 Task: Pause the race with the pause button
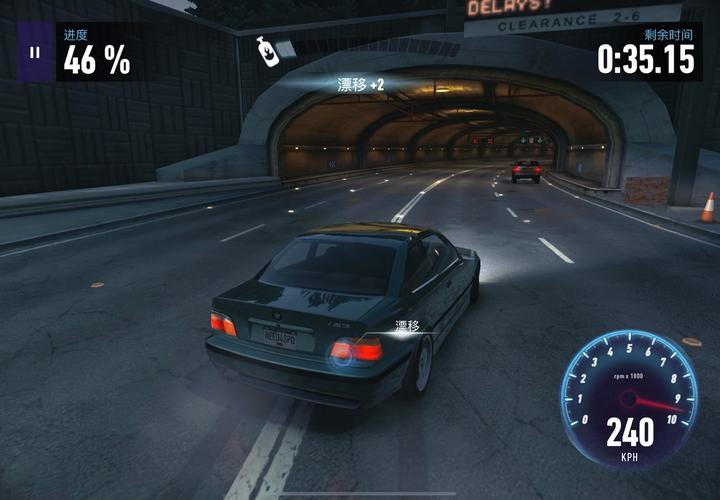coord(35,52)
